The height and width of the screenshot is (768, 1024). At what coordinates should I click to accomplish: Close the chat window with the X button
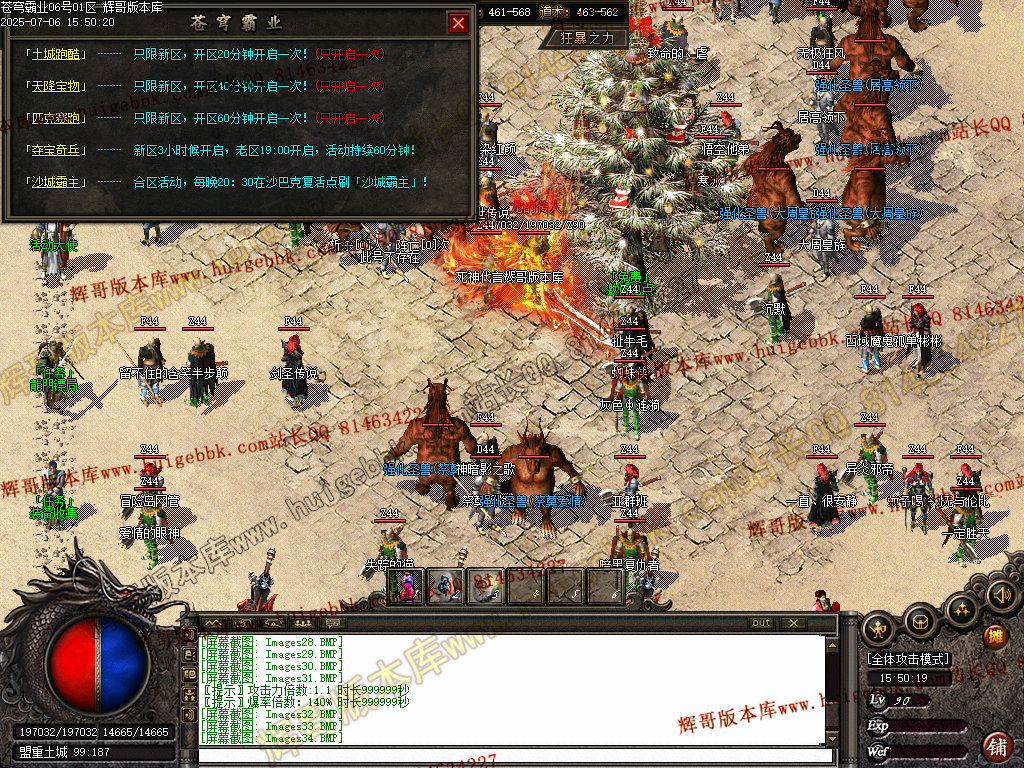tap(793, 623)
